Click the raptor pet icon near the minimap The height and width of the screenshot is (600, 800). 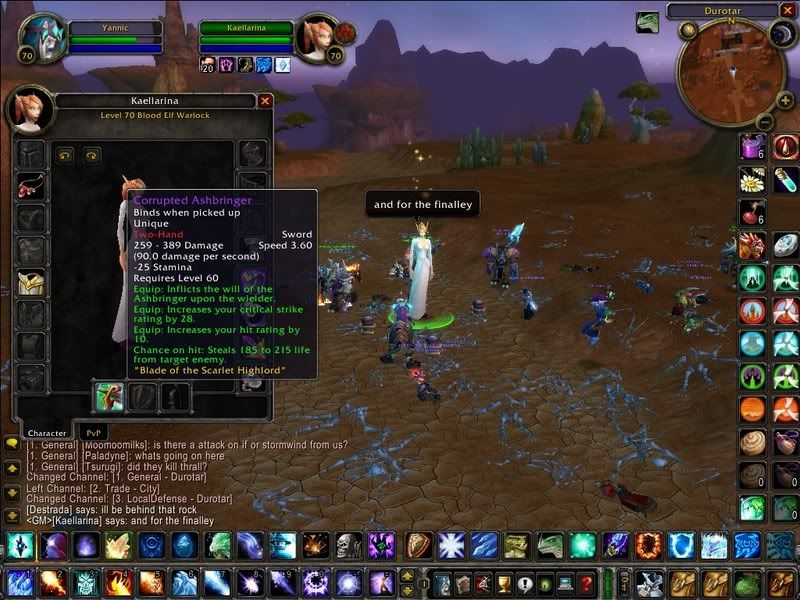pos(648,23)
